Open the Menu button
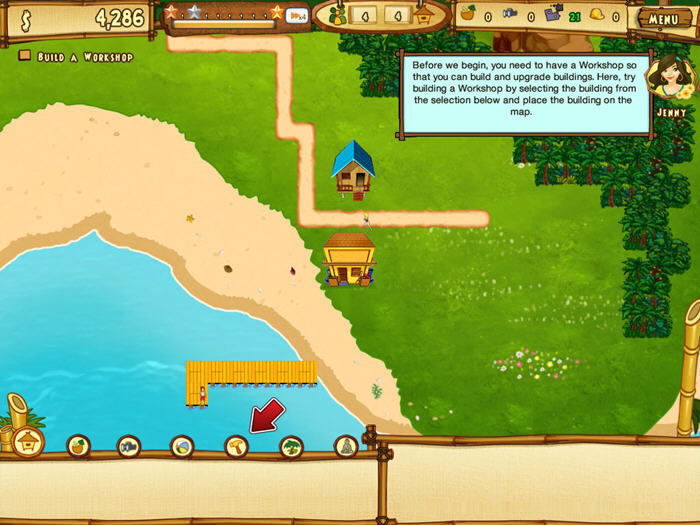700x525 pixels. tap(663, 18)
